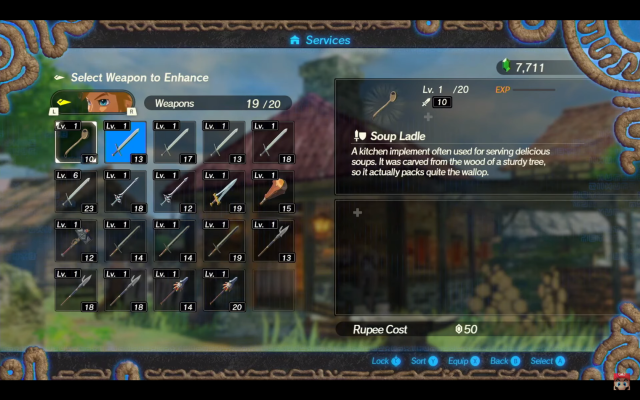This screenshot has width=640, height=400.
Task: Pick the spear with power 20
Action: (x=224, y=289)
